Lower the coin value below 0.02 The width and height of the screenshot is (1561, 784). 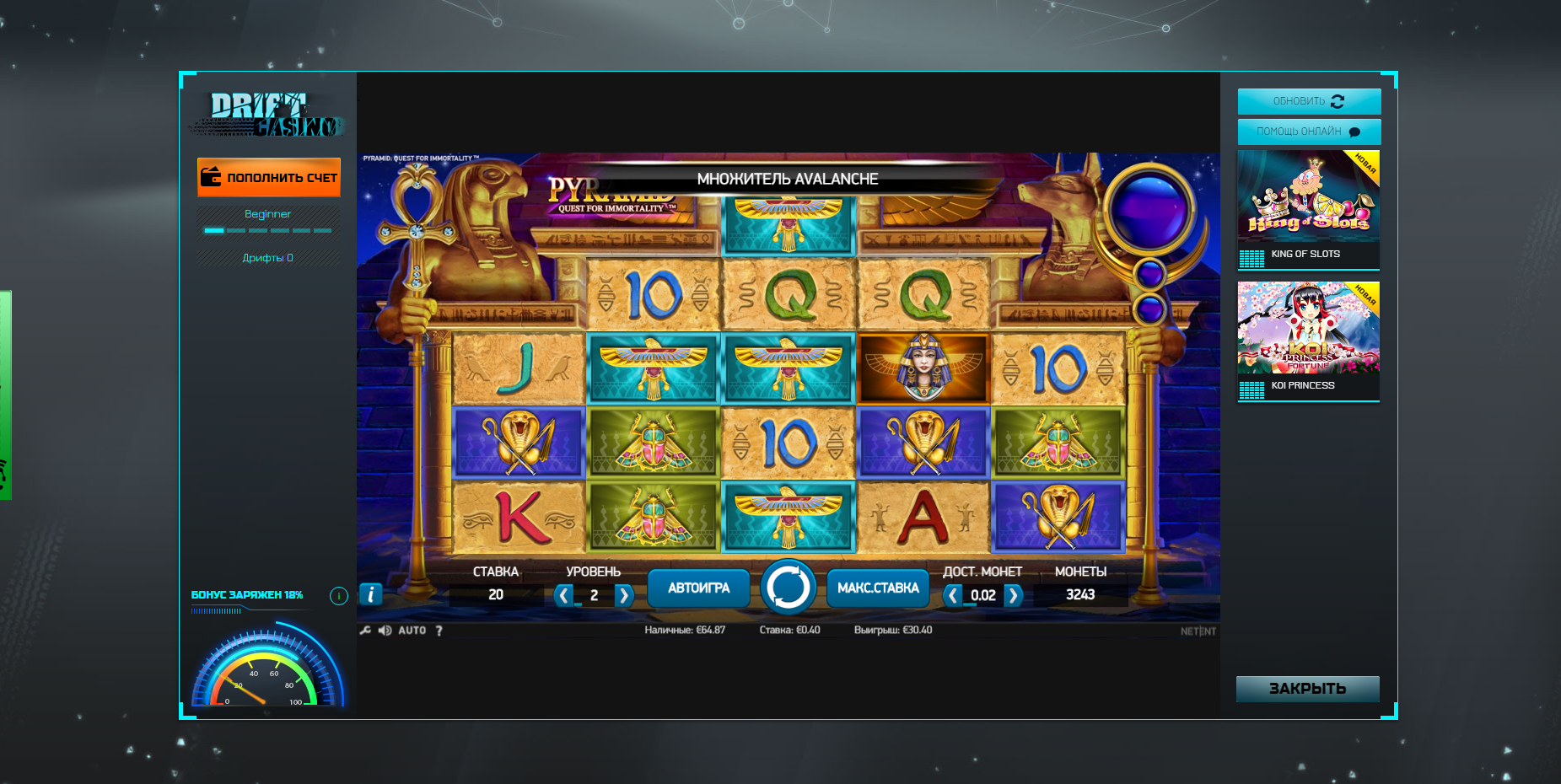point(953,596)
